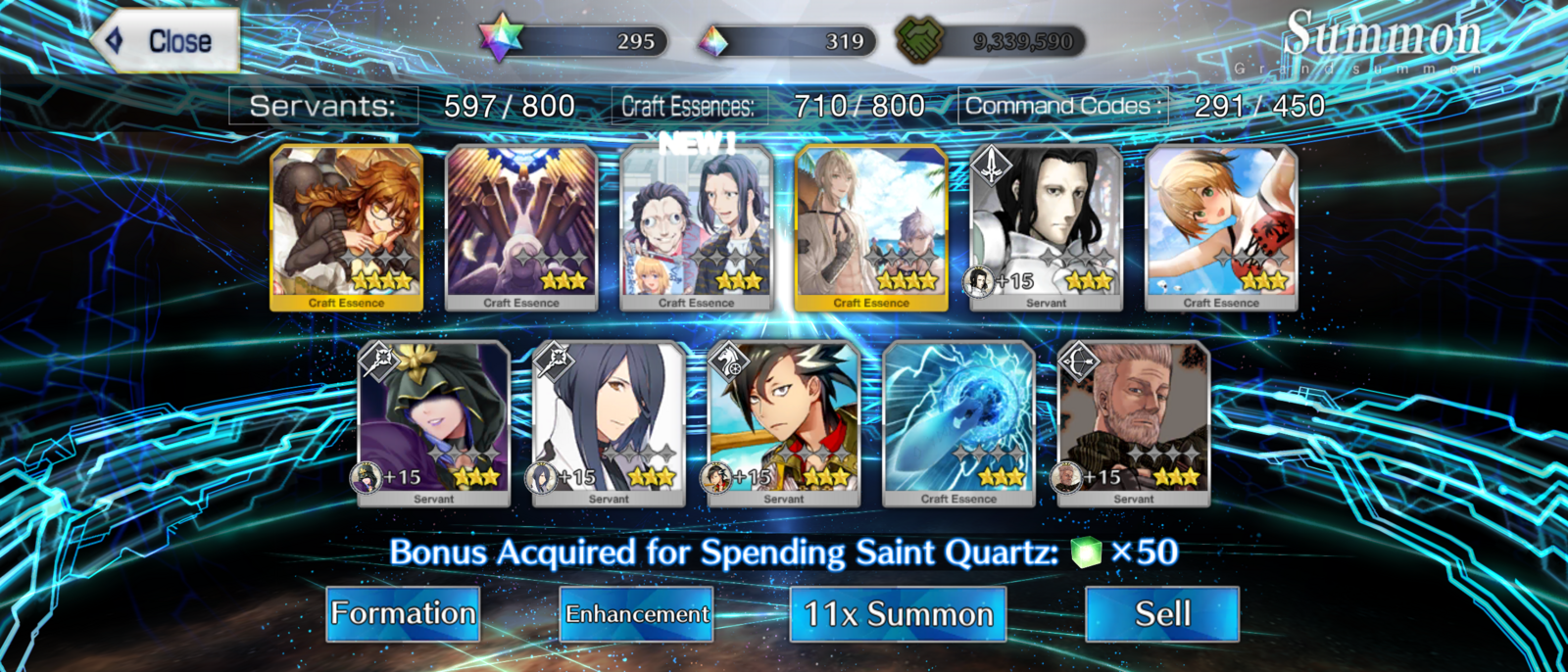The height and width of the screenshot is (672, 1568).
Task: Select the gold-framed beach craft essence
Action: (871, 227)
